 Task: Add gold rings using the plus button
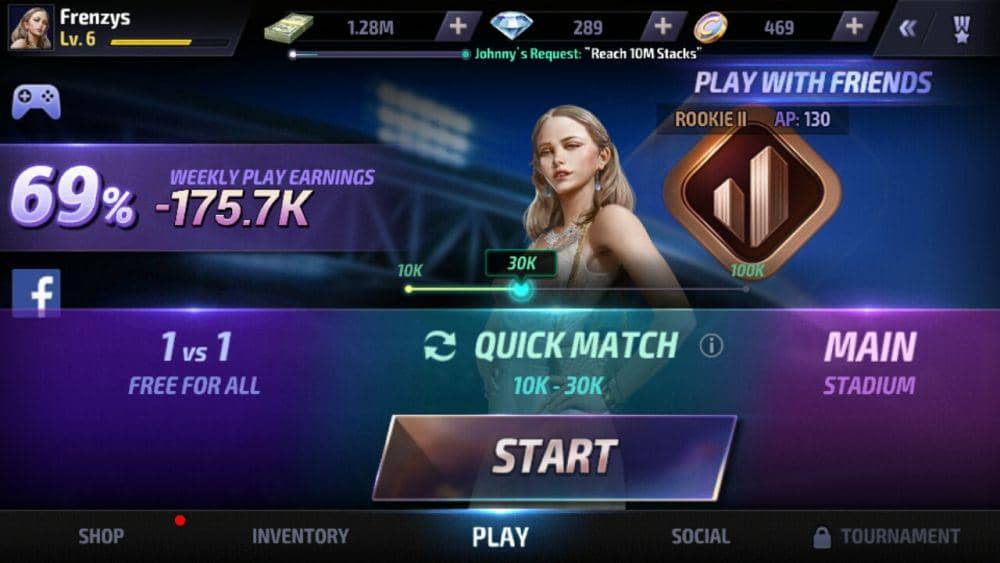coord(854,27)
